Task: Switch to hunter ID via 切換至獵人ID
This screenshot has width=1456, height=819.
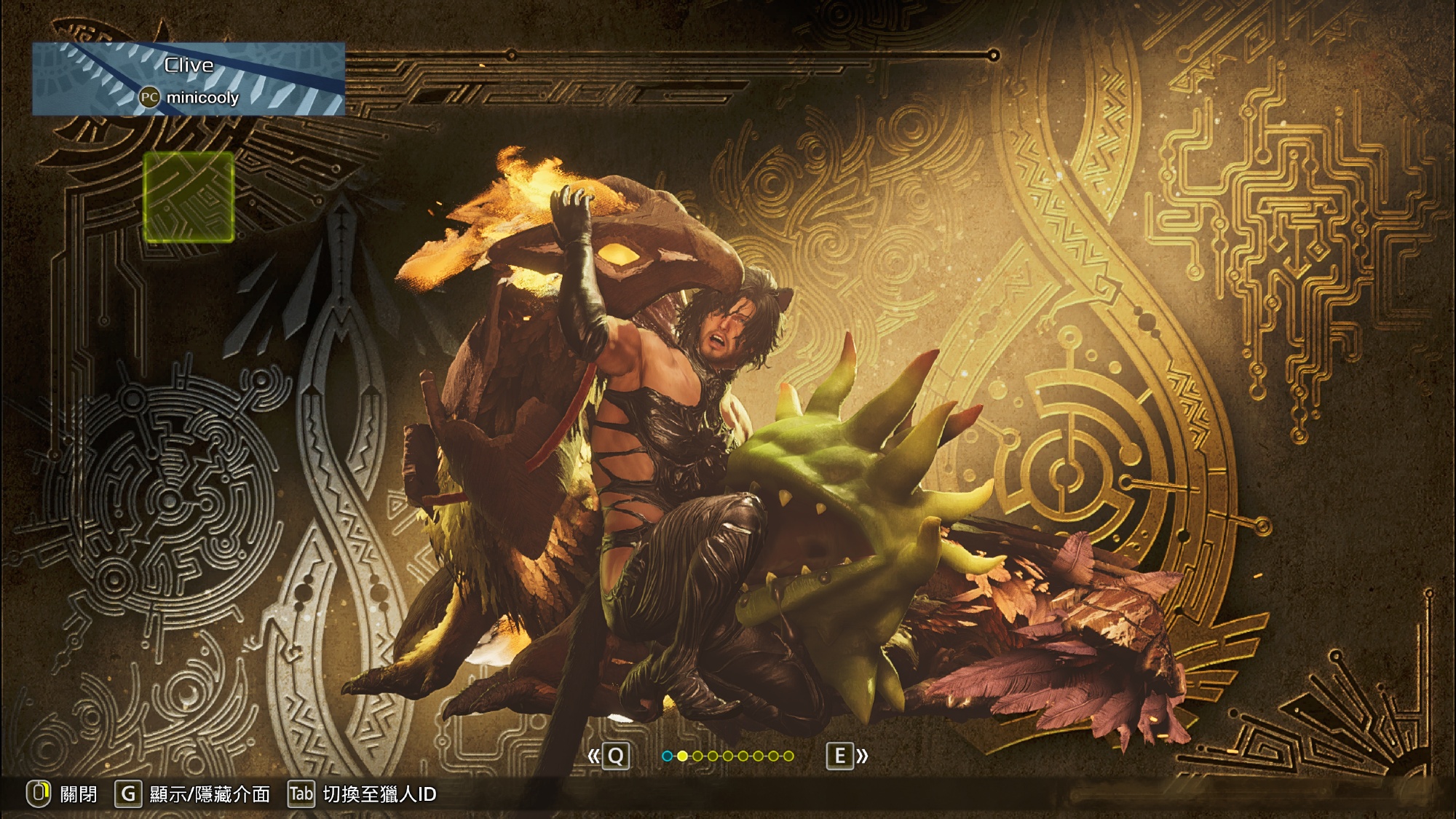Action: (363, 794)
